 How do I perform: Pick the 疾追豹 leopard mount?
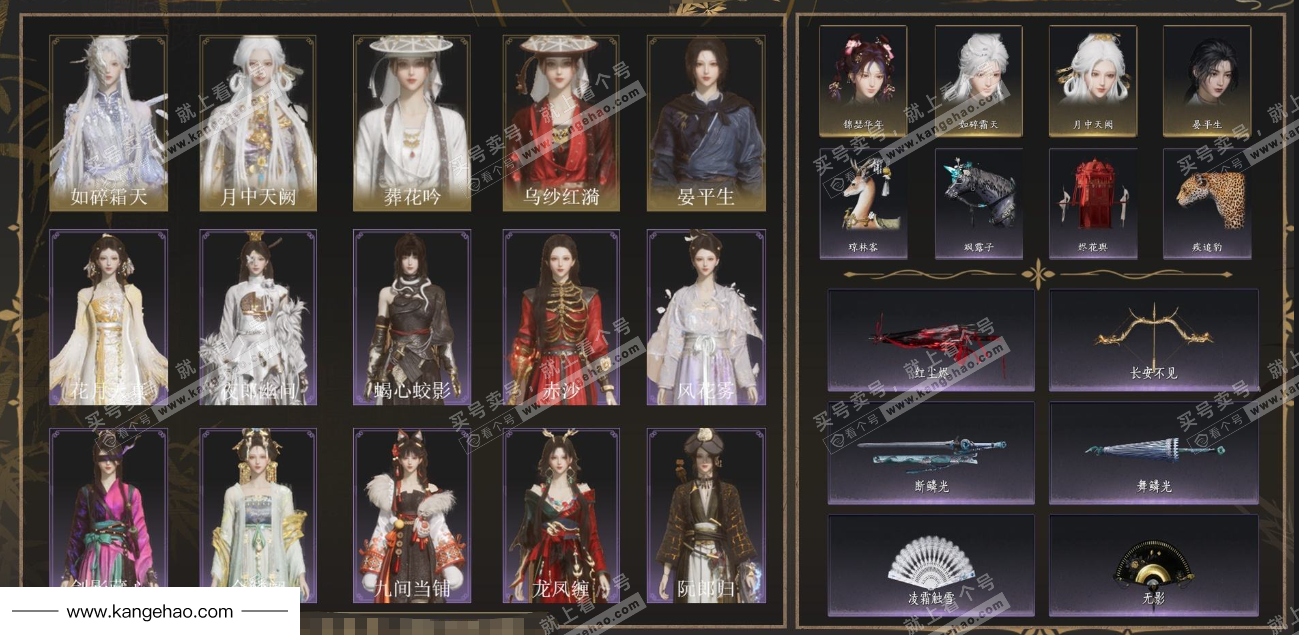click(1207, 203)
